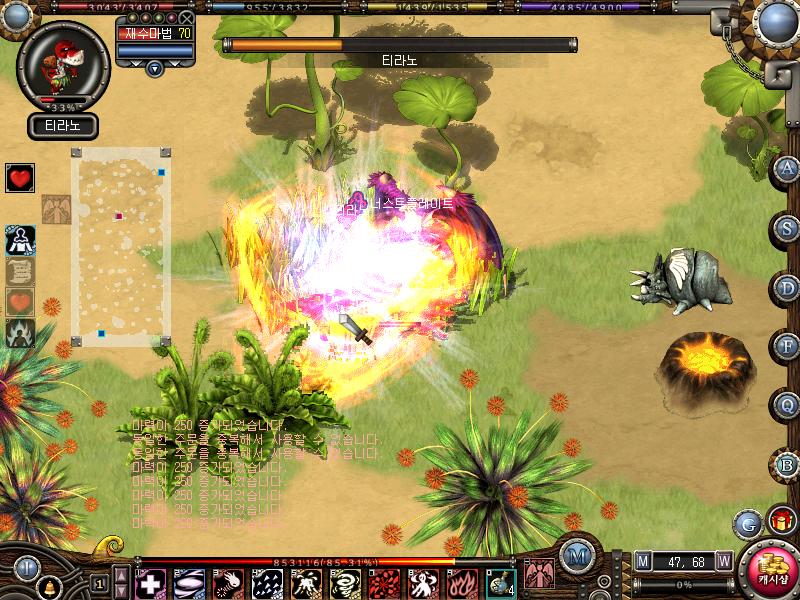This screenshot has height=600, width=800.
Task: Activate the red flame skill slot
Action: (462, 582)
